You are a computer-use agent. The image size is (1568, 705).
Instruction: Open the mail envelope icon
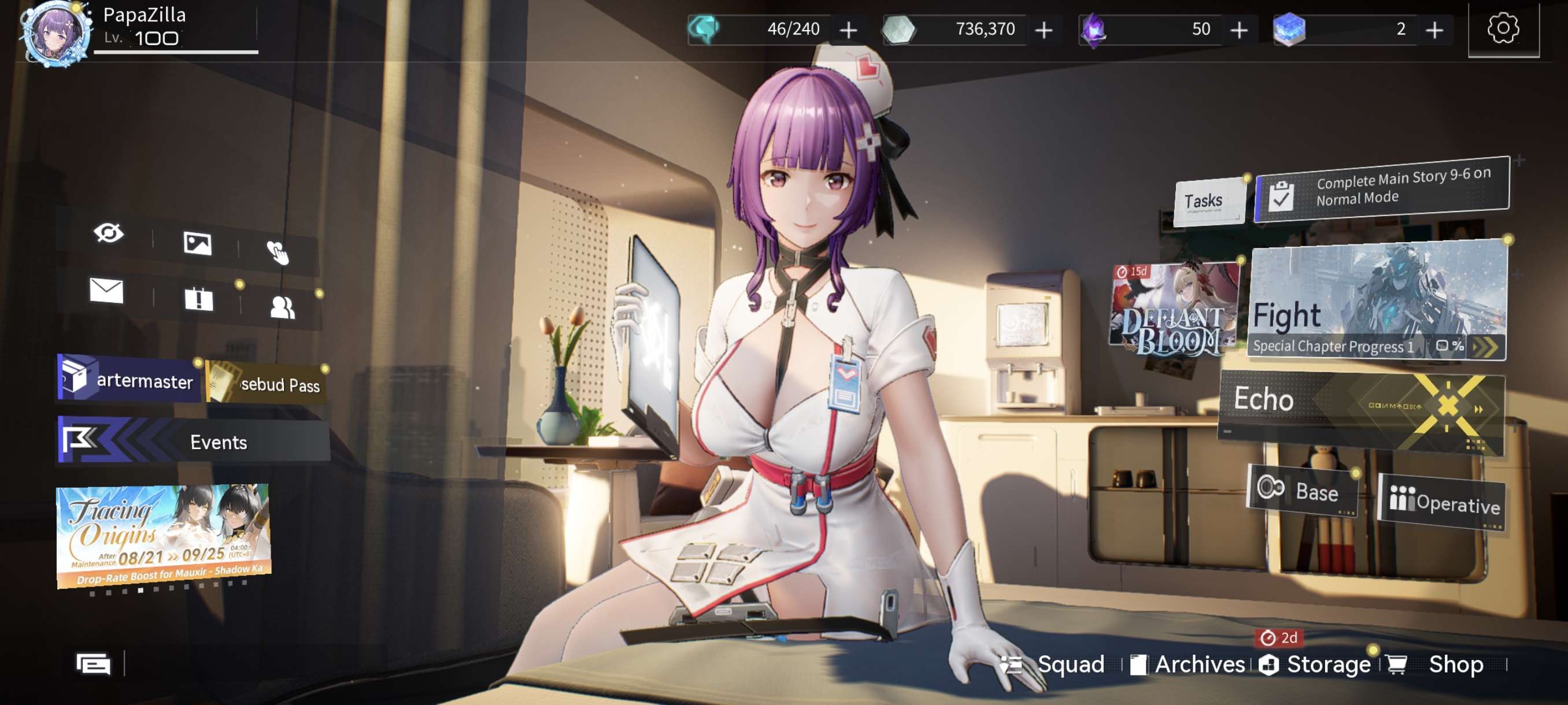106,290
